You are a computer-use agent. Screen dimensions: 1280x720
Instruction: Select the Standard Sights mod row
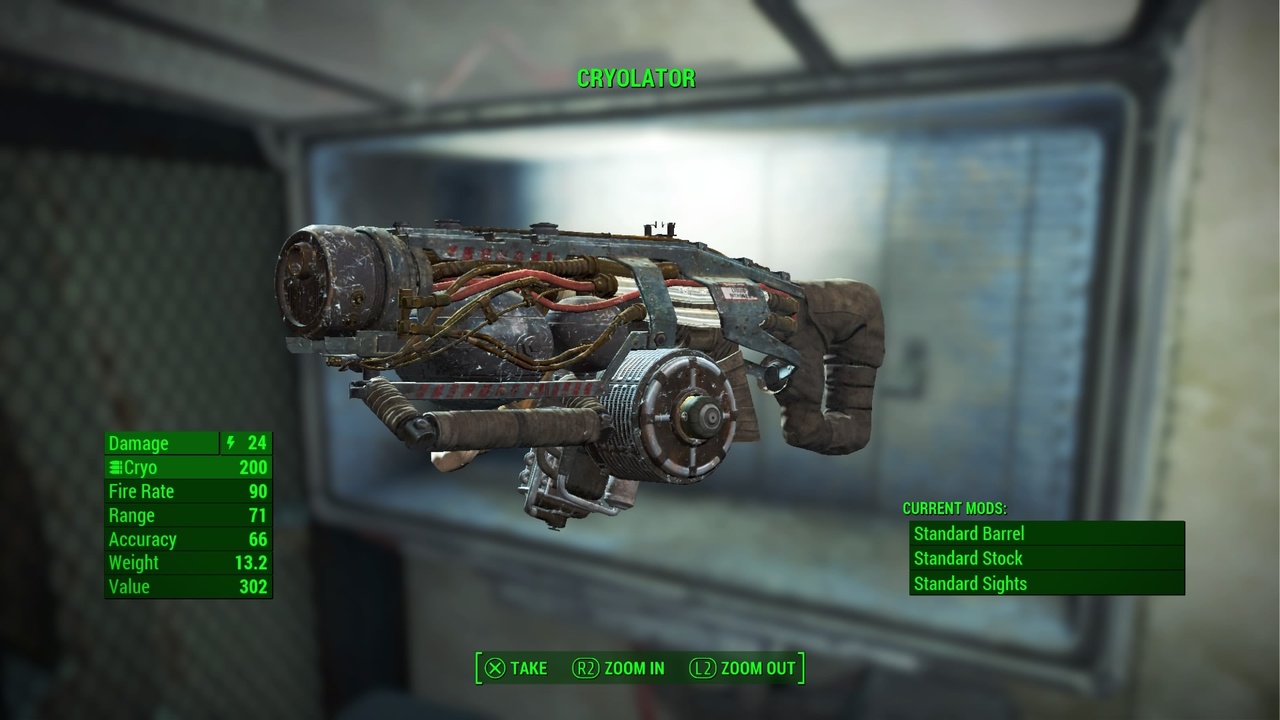coord(1046,584)
